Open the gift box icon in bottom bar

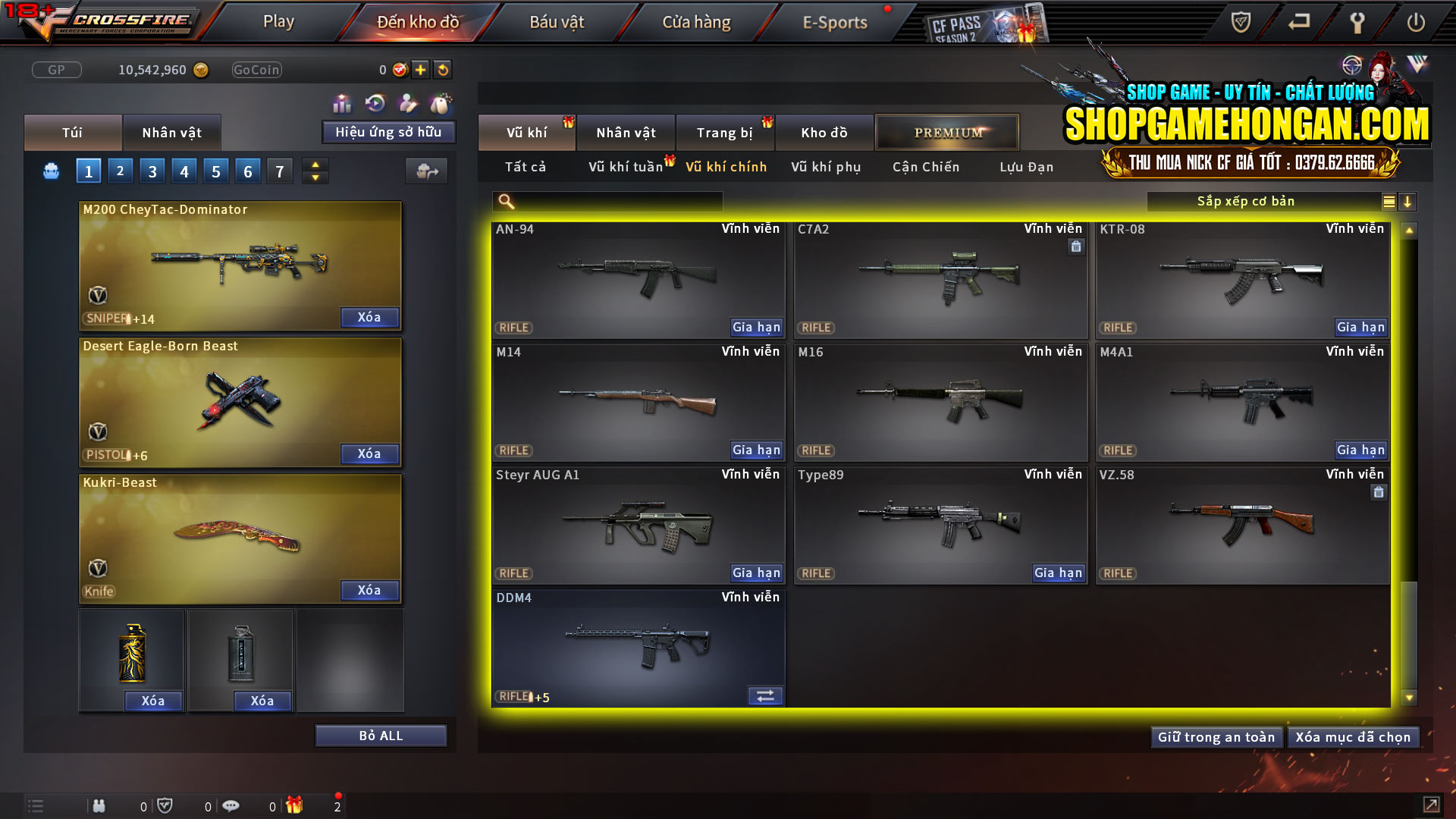tap(296, 805)
